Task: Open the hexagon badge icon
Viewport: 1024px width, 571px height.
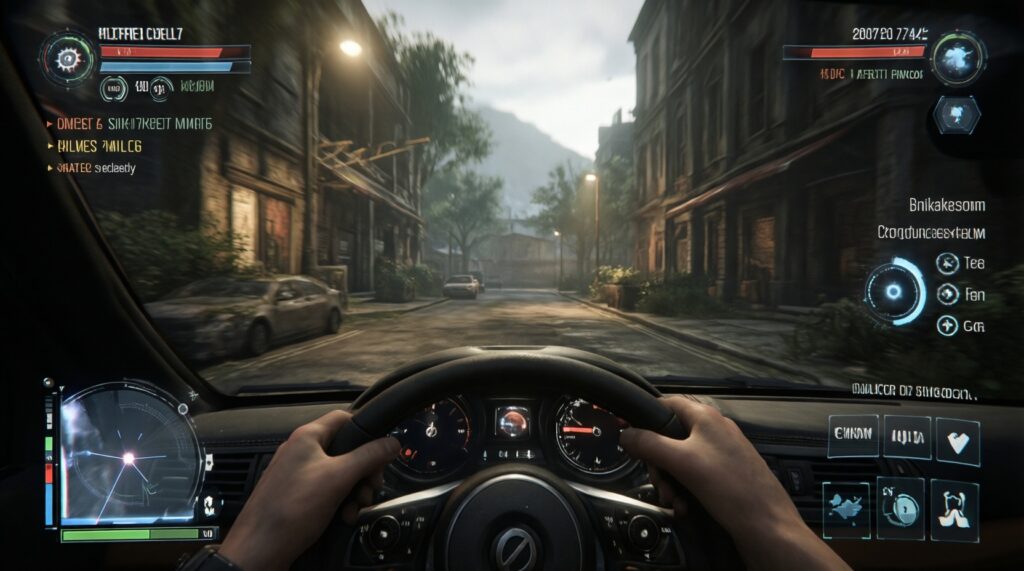Action: pyautogui.click(x=955, y=114)
